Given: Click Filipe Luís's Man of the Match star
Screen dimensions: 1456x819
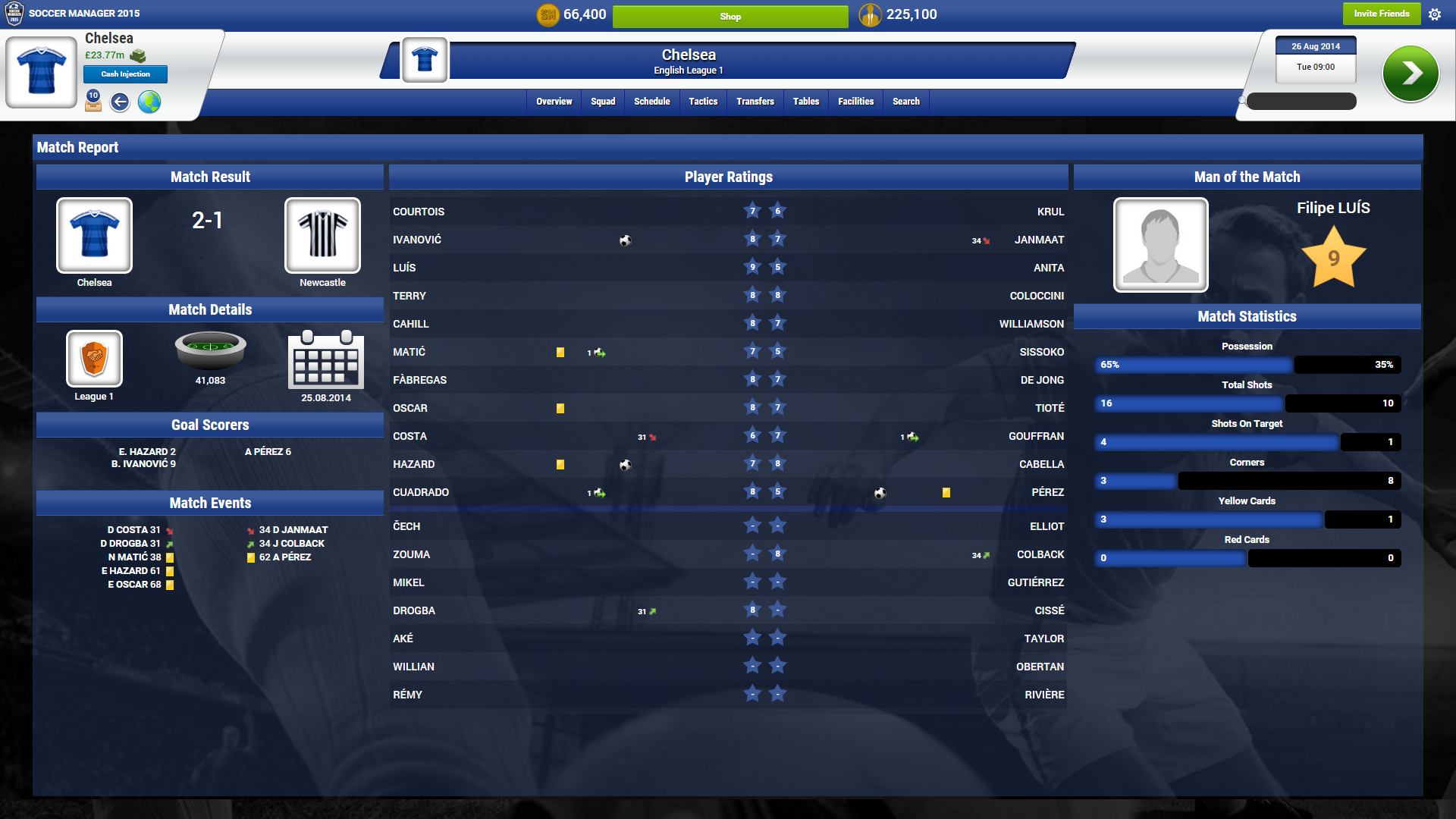Looking at the screenshot, I should point(1334,258).
